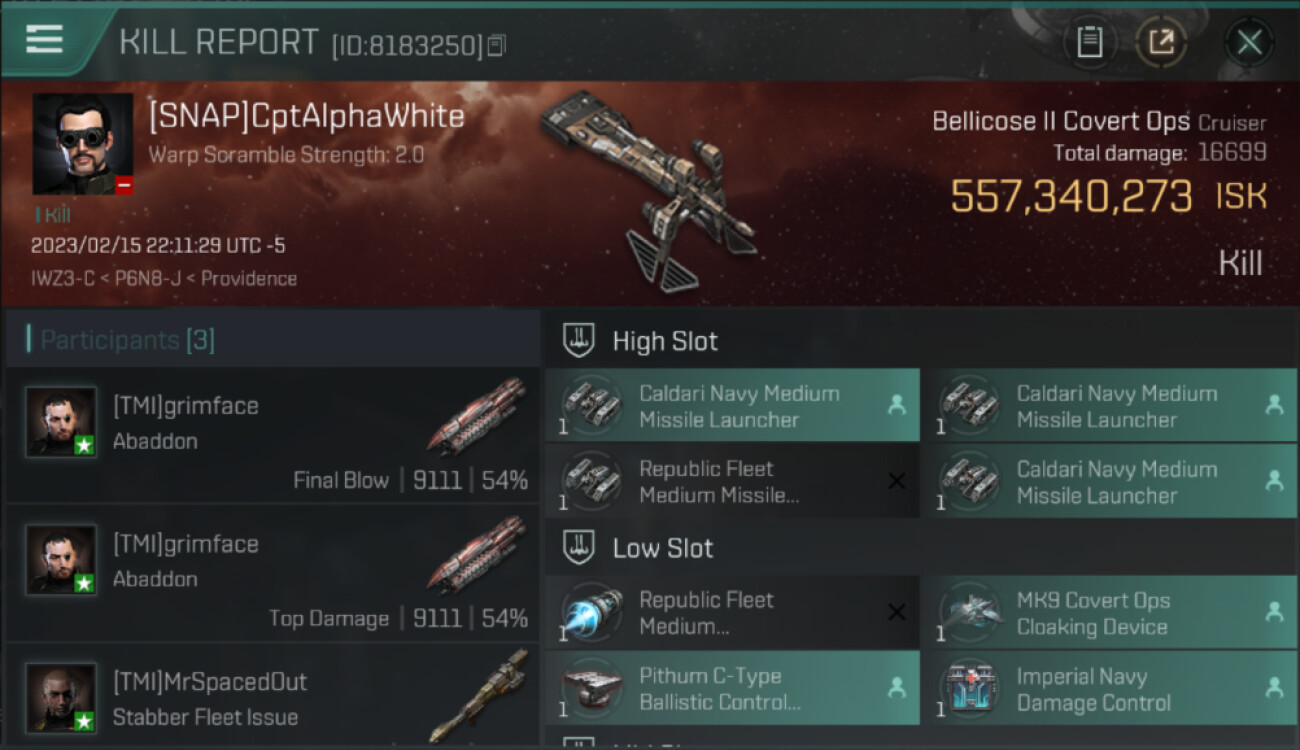This screenshot has height=750, width=1300.
Task: Select grimface's Final Blow entry
Action: (x=272, y=435)
